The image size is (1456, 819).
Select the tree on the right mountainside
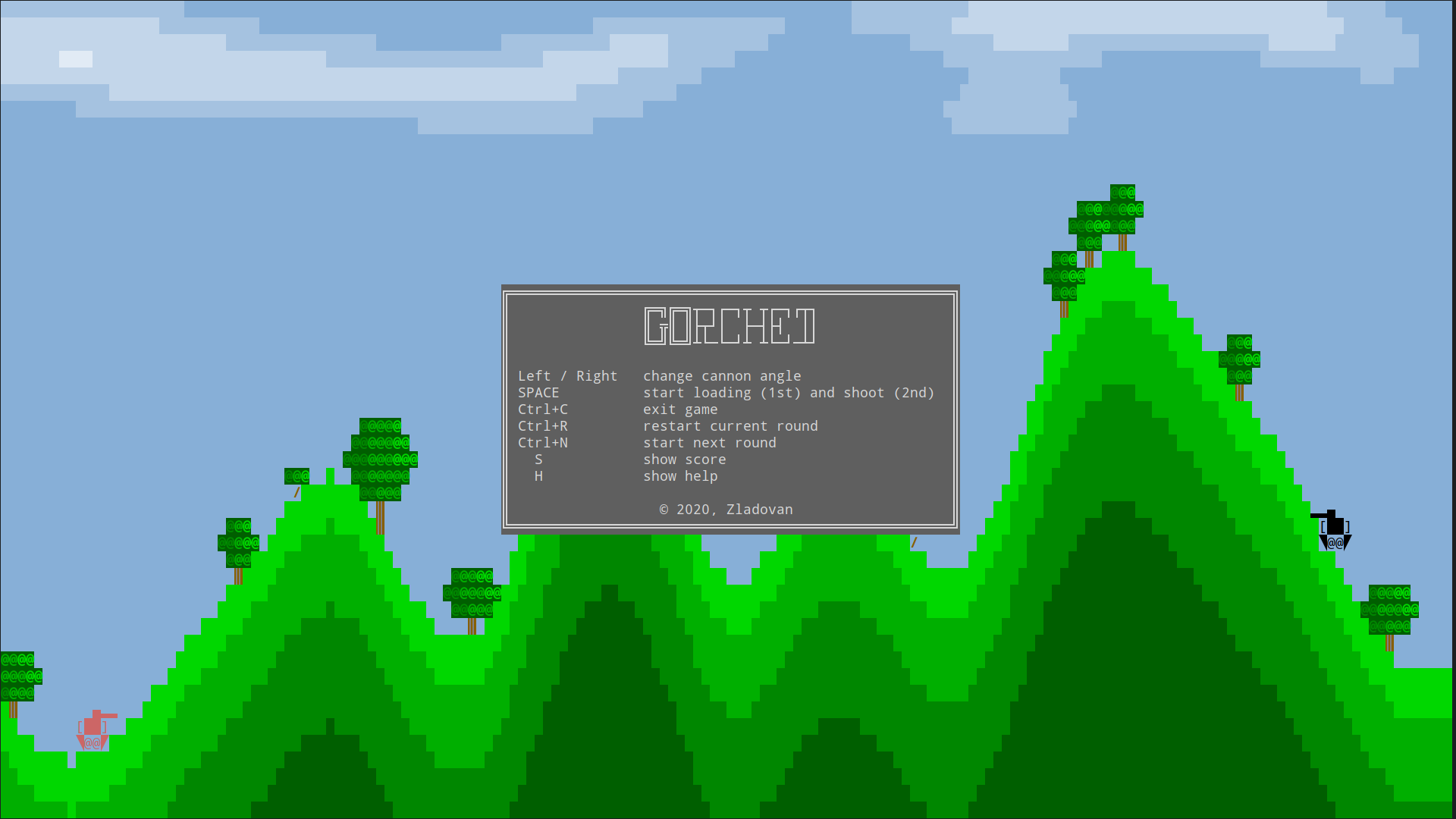click(1241, 360)
